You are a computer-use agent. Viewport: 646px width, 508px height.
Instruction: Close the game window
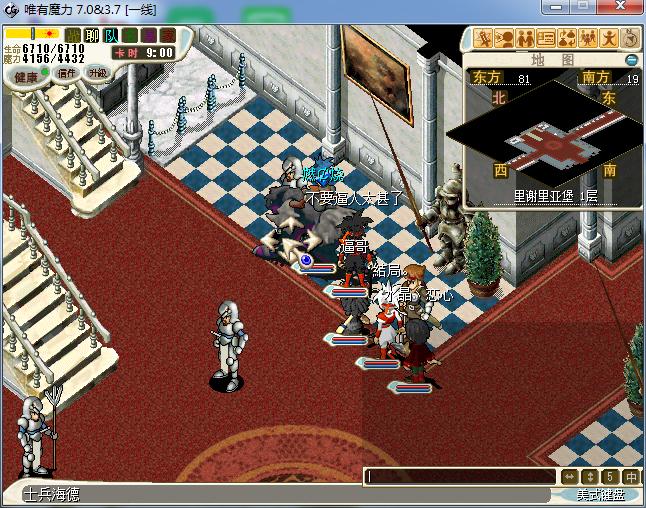point(626,9)
